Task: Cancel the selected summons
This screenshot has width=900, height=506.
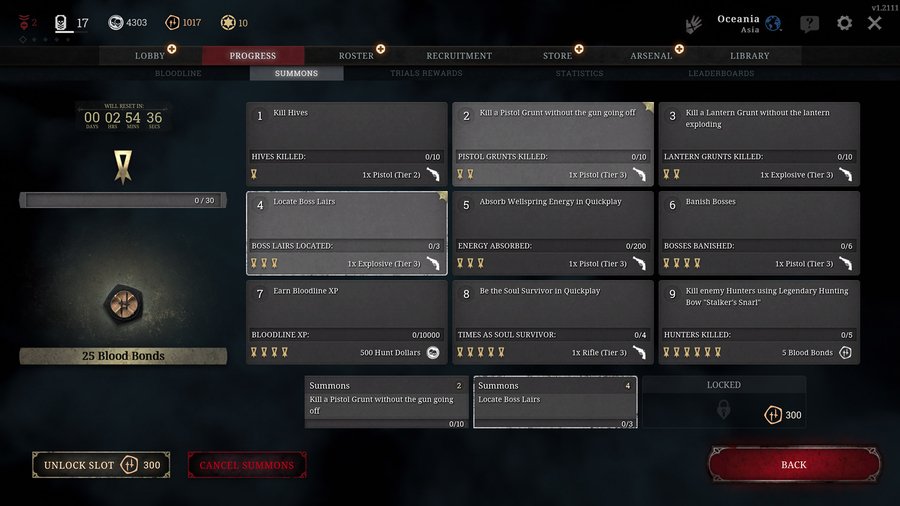Action: (247, 465)
